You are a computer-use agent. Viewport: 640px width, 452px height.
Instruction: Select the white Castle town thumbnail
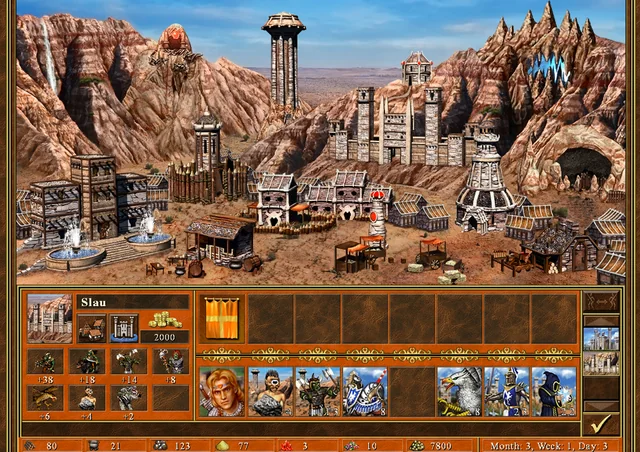(601, 339)
